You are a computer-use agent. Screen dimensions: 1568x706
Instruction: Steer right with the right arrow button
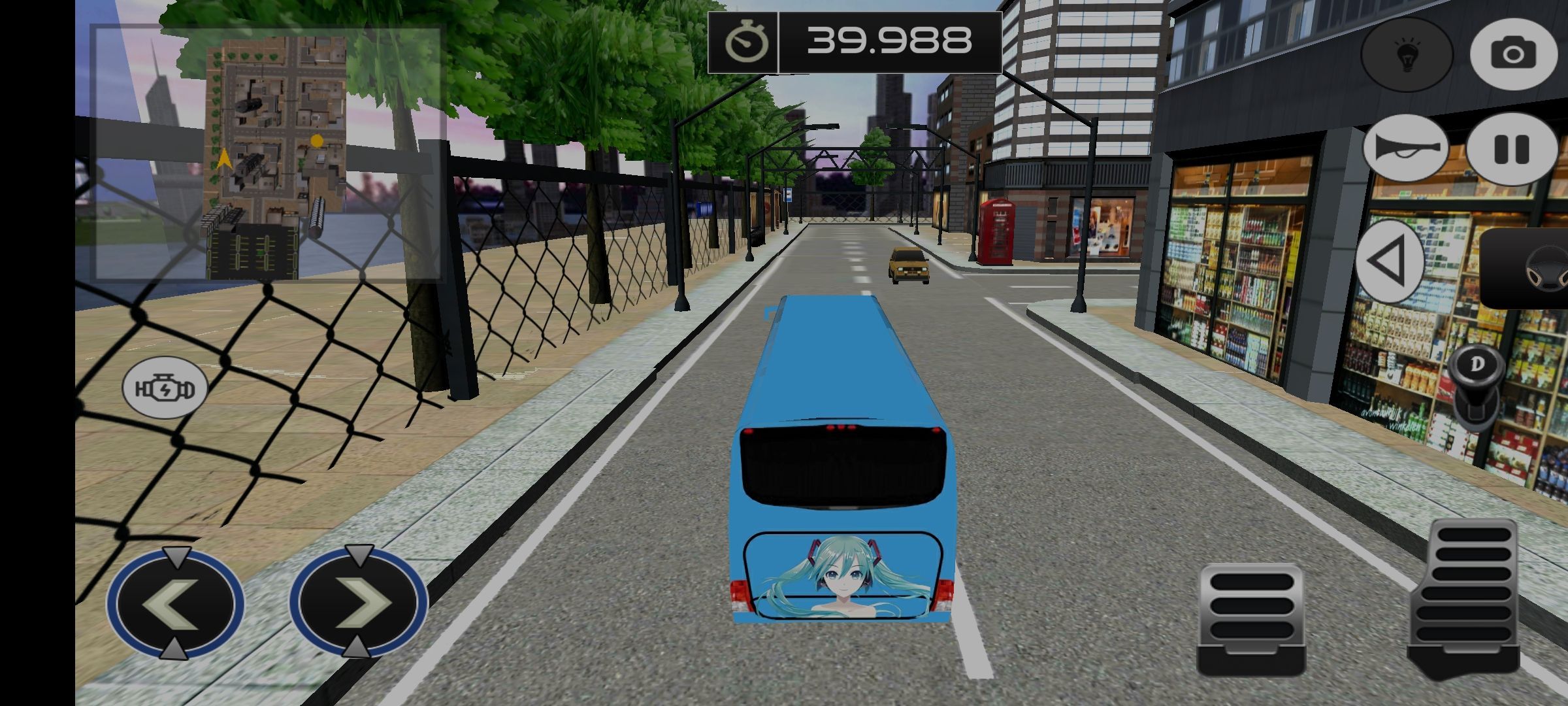pos(358,603)
